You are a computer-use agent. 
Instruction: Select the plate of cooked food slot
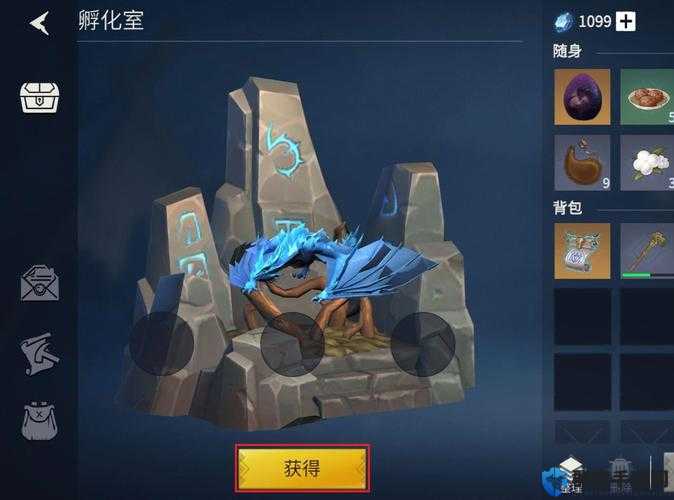646,97
